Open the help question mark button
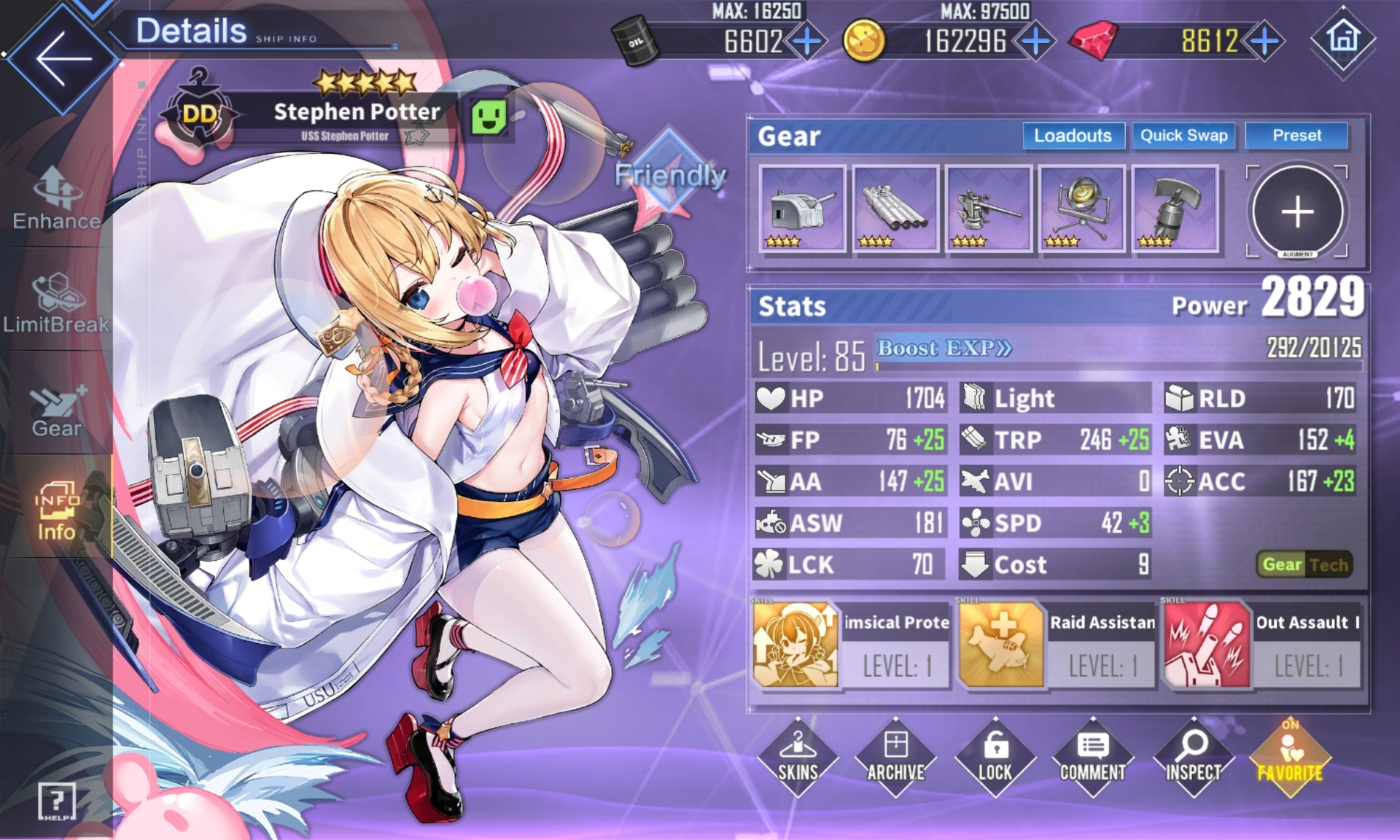Screen dimensions: 1400x840 (56, 802)
